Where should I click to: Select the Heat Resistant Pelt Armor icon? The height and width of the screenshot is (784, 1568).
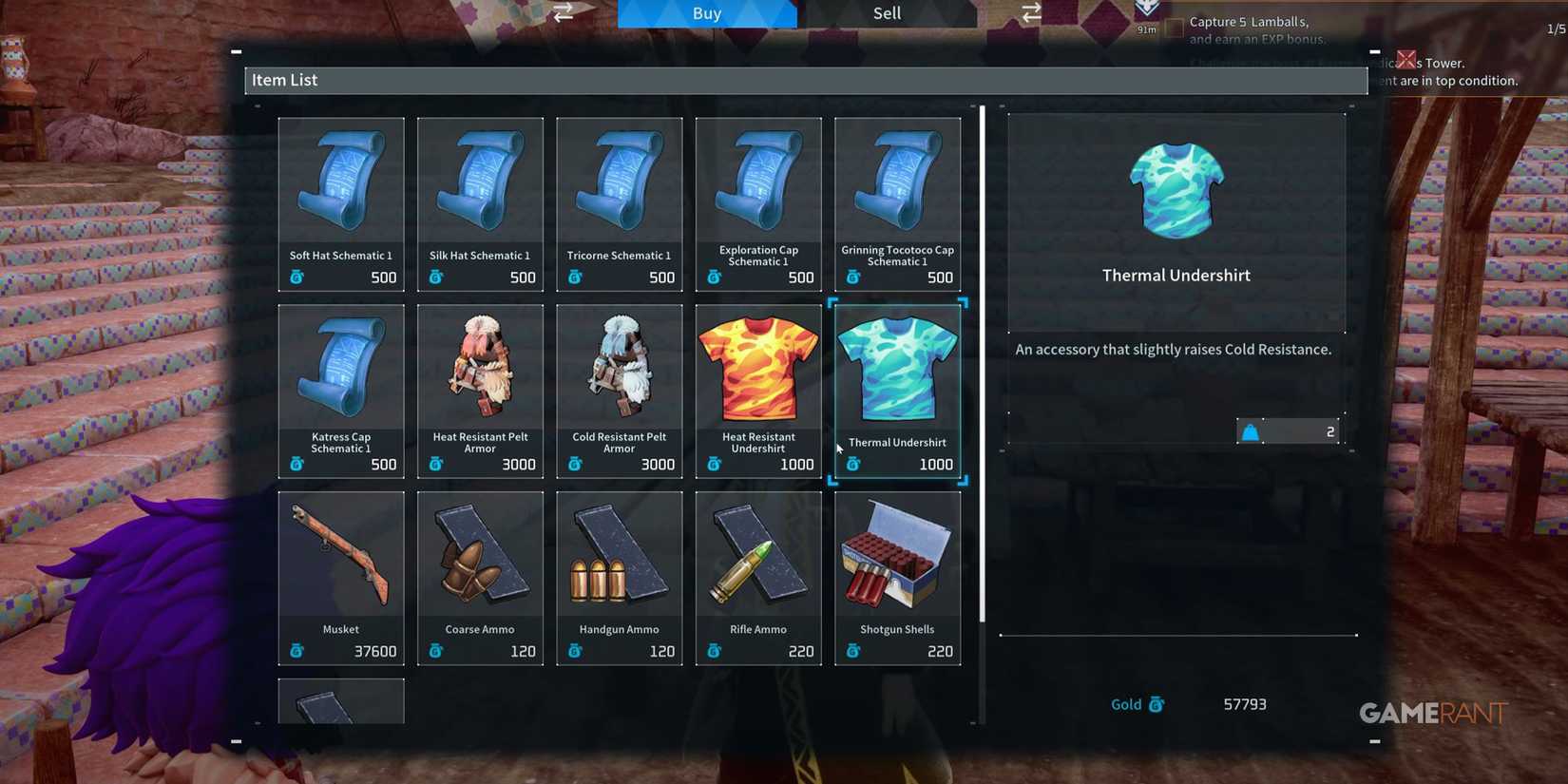coord(480,366)
